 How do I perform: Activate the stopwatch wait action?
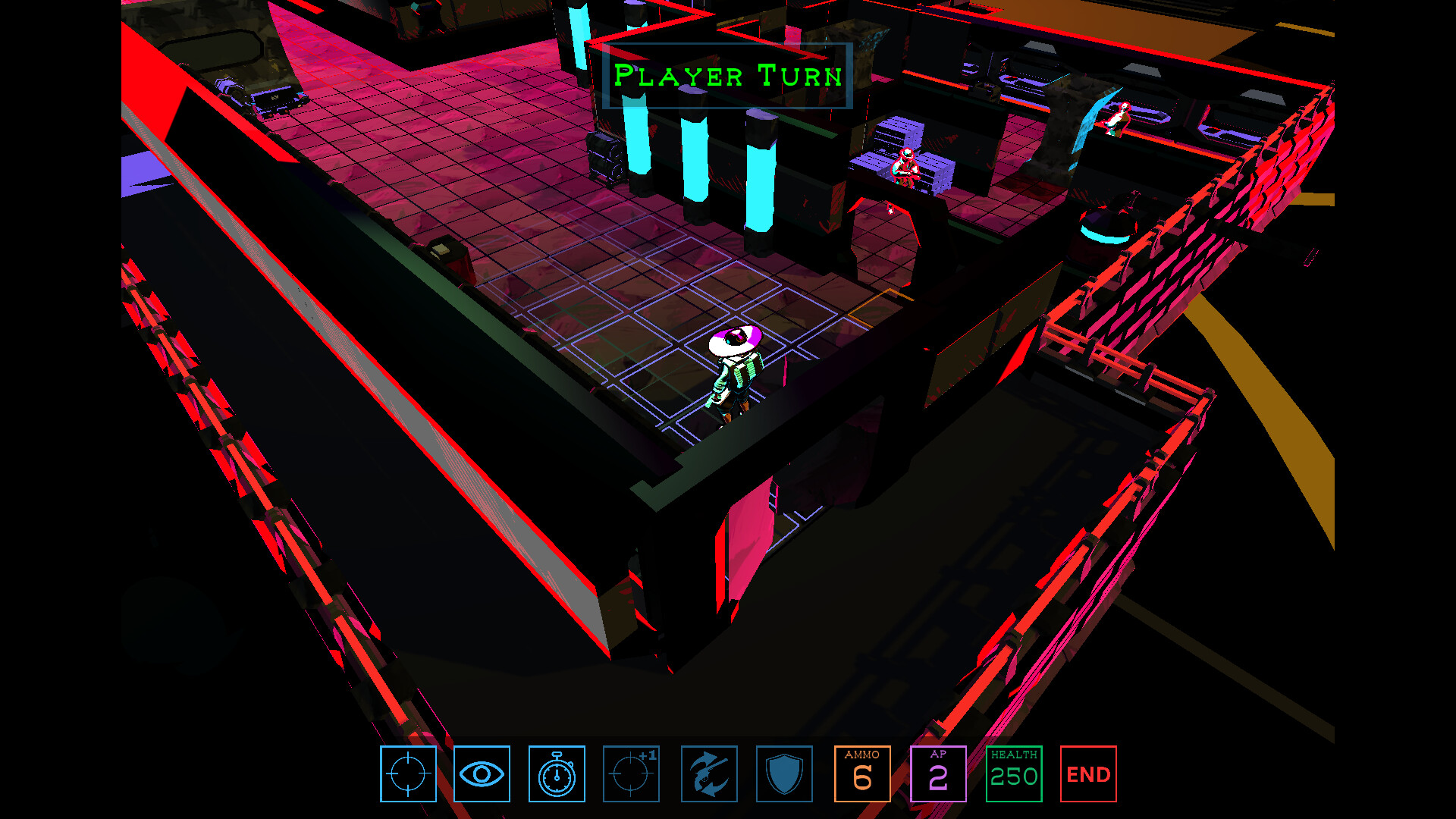[x=557, y=774]
